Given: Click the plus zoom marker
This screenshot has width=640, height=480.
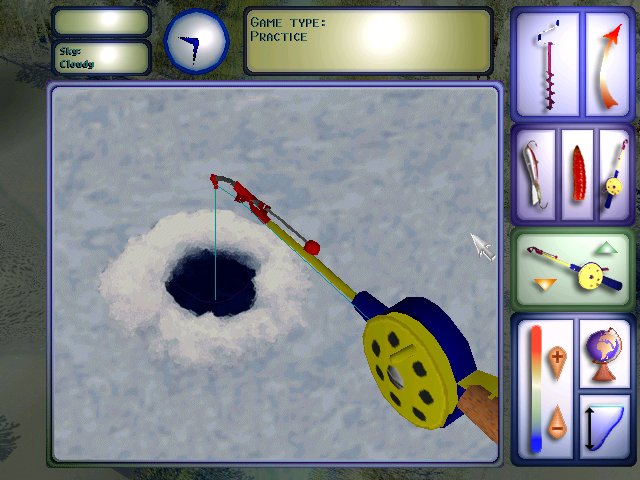Looking at the screenshot, I should (x=558, y=355).
